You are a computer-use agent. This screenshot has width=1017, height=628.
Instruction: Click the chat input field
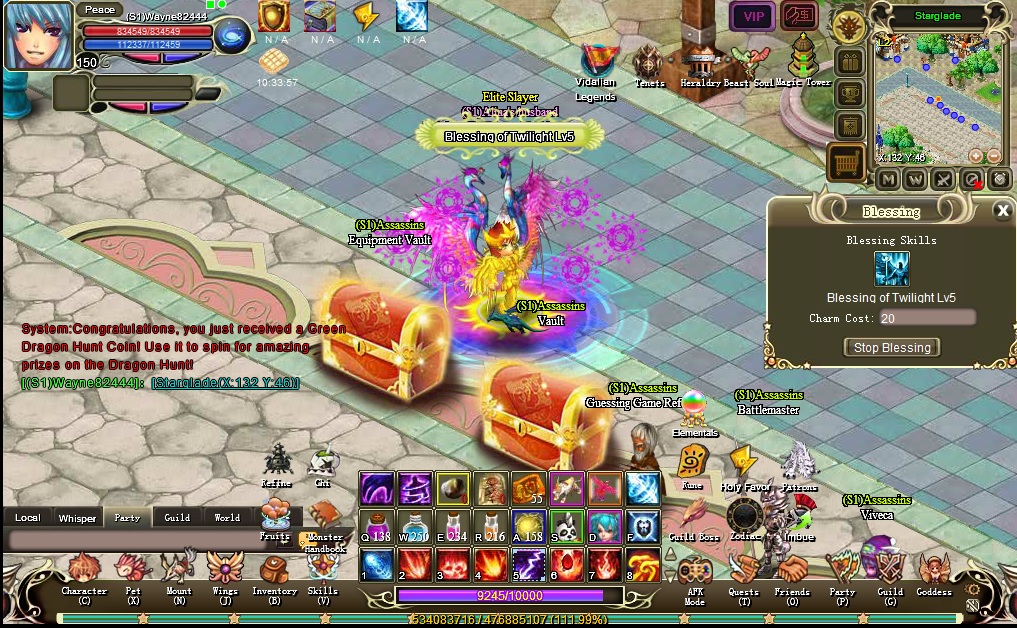pos(150,540)
